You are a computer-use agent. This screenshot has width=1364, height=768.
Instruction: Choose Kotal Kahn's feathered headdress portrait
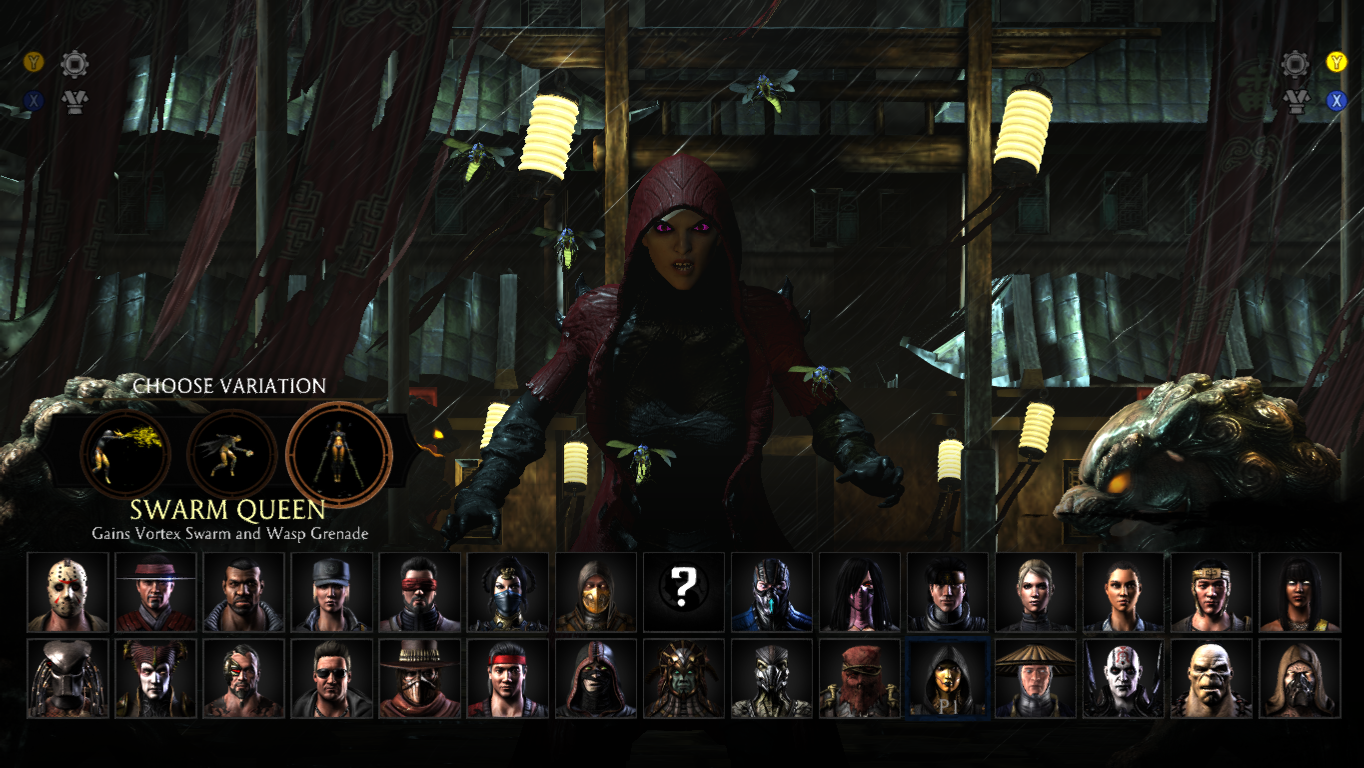(684, 679)
